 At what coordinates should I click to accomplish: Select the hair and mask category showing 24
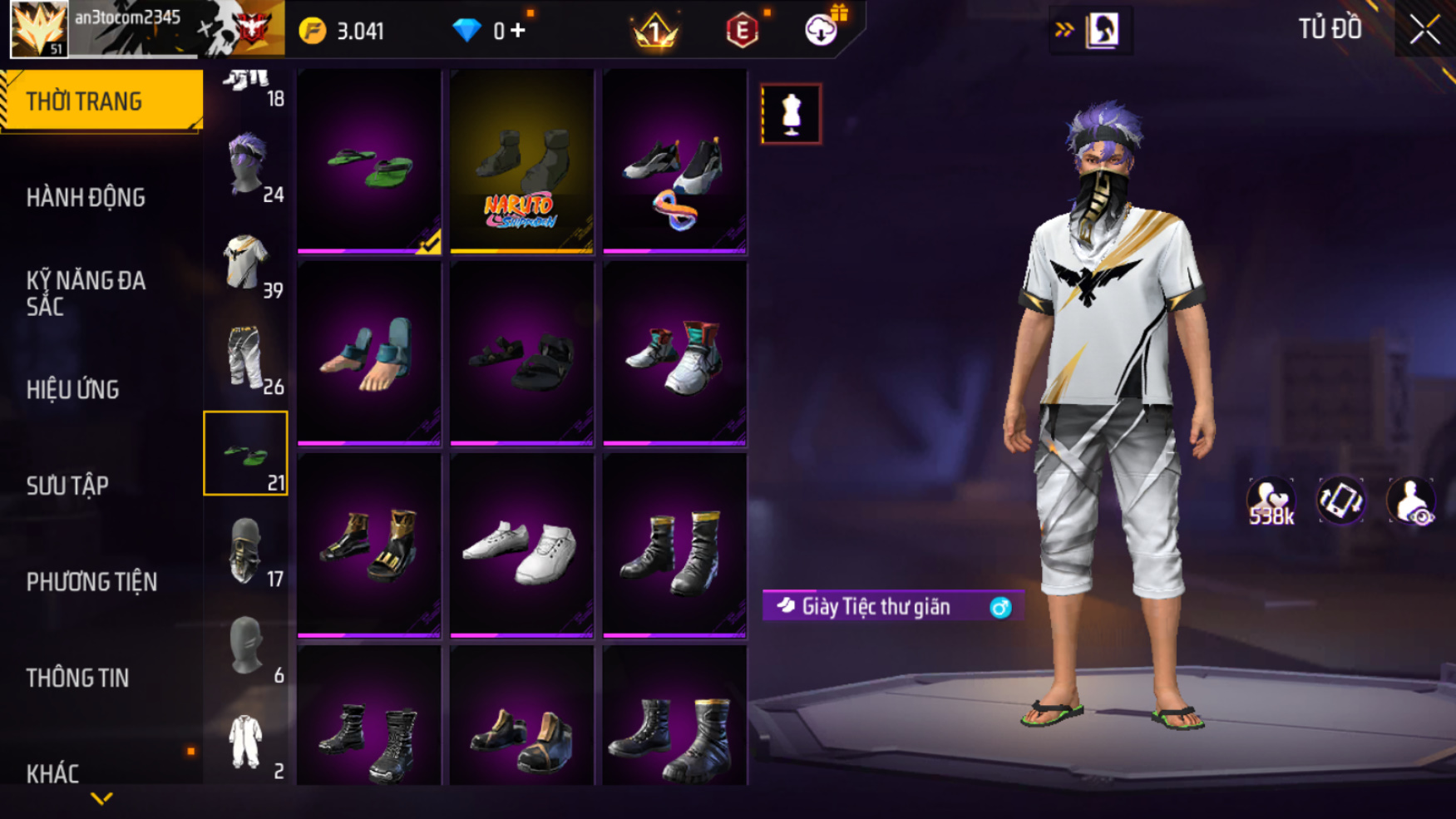tap(246, 166)
